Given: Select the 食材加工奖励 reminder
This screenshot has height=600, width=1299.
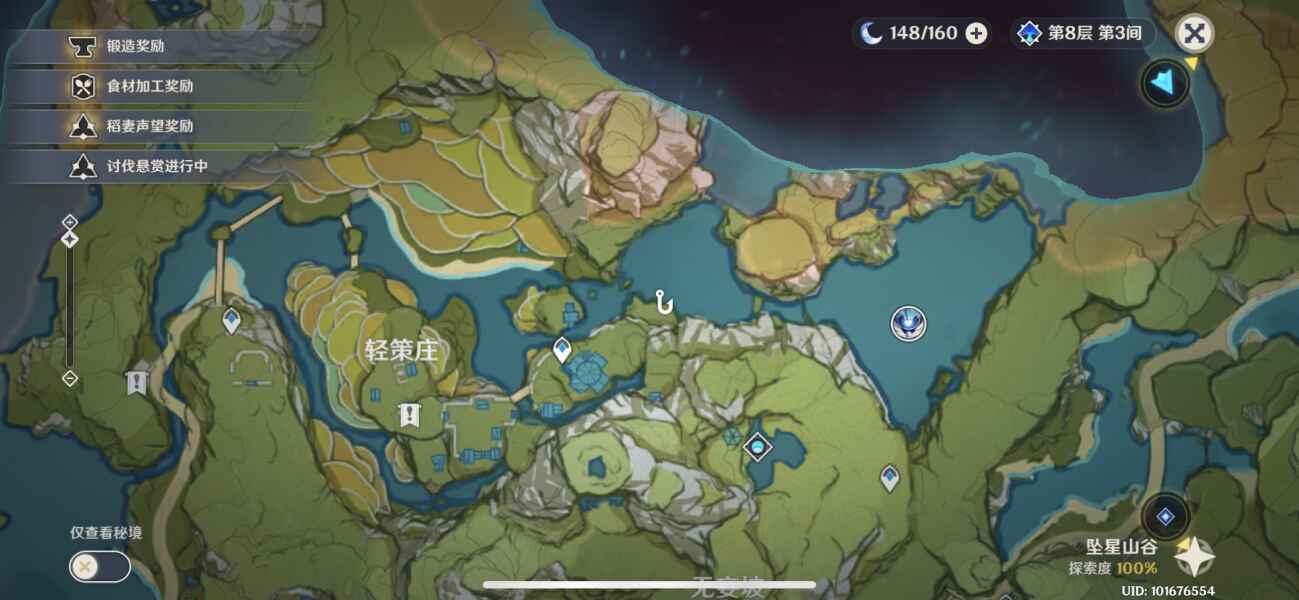Looking at the screenshot, I should point(150,86).
